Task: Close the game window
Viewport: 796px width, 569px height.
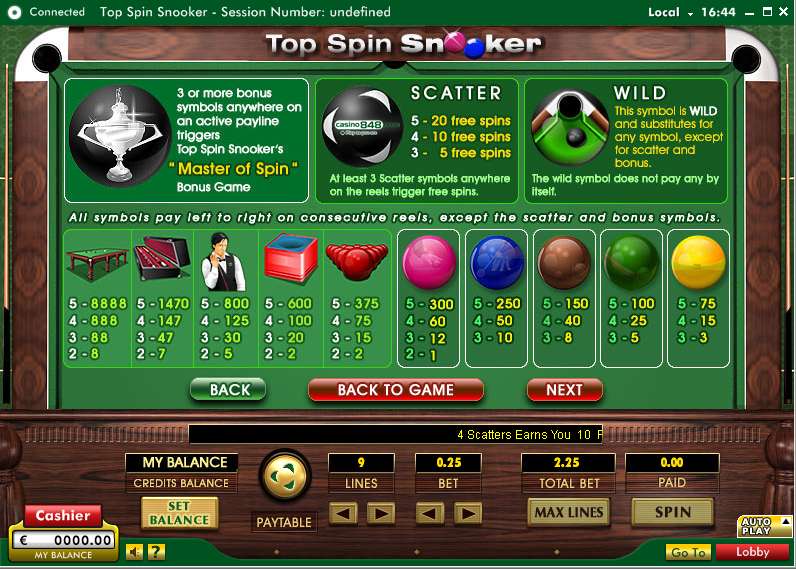Action: click(x=780, y=12)
